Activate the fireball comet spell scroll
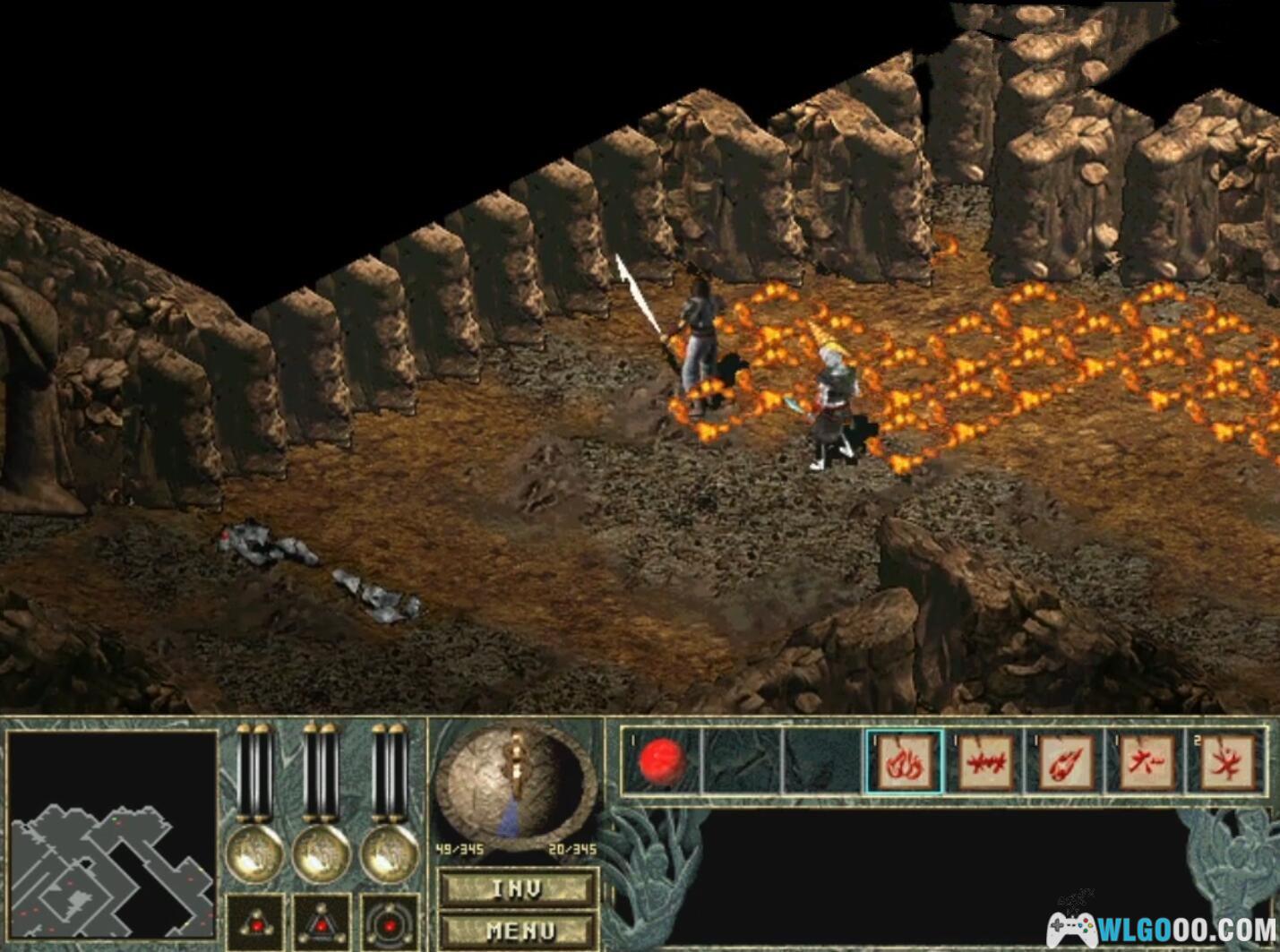The width and height of the screenshot is (1280, 952). [1065, 762]
